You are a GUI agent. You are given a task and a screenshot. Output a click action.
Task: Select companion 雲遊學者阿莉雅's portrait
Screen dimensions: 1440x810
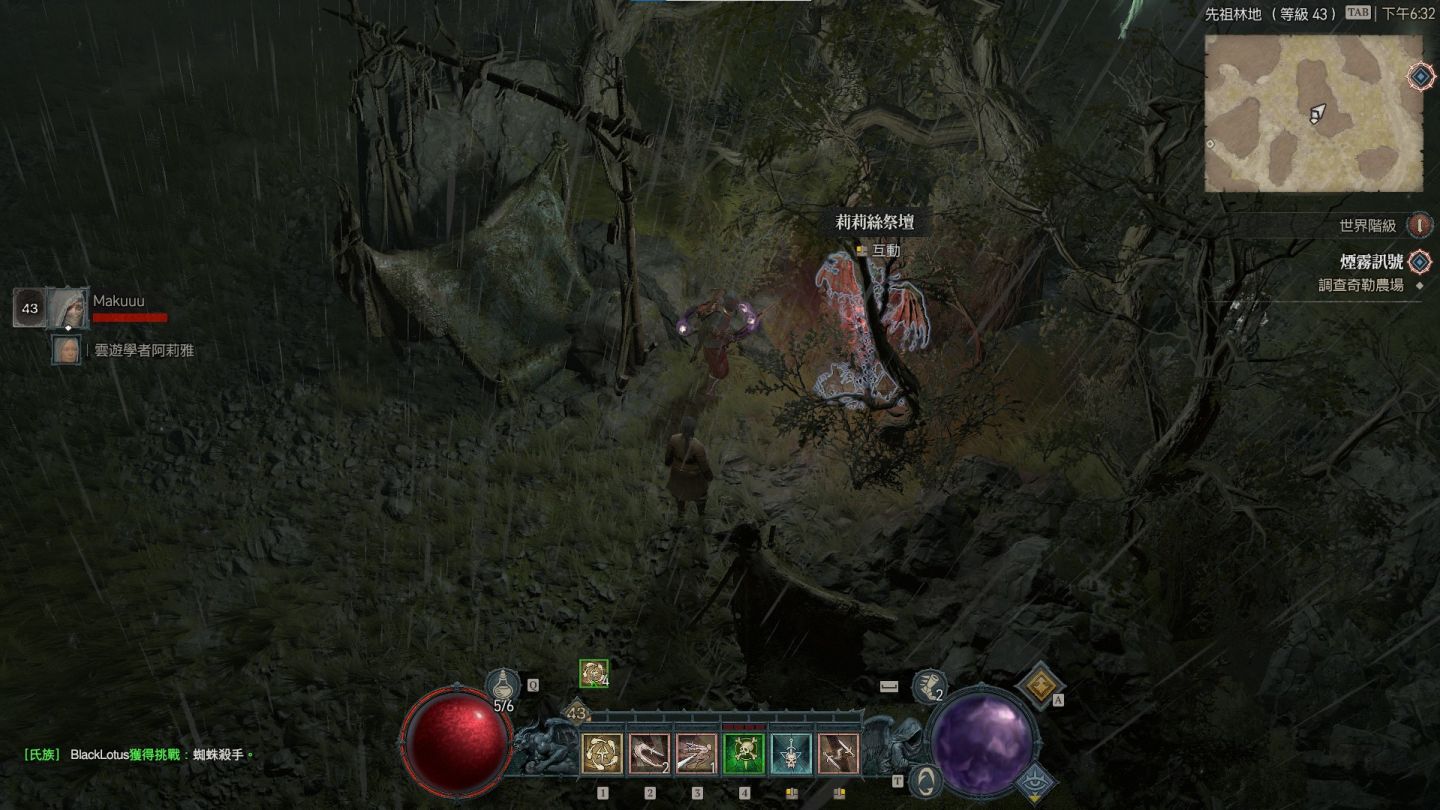pyautogui.click(x=67, y=350)
